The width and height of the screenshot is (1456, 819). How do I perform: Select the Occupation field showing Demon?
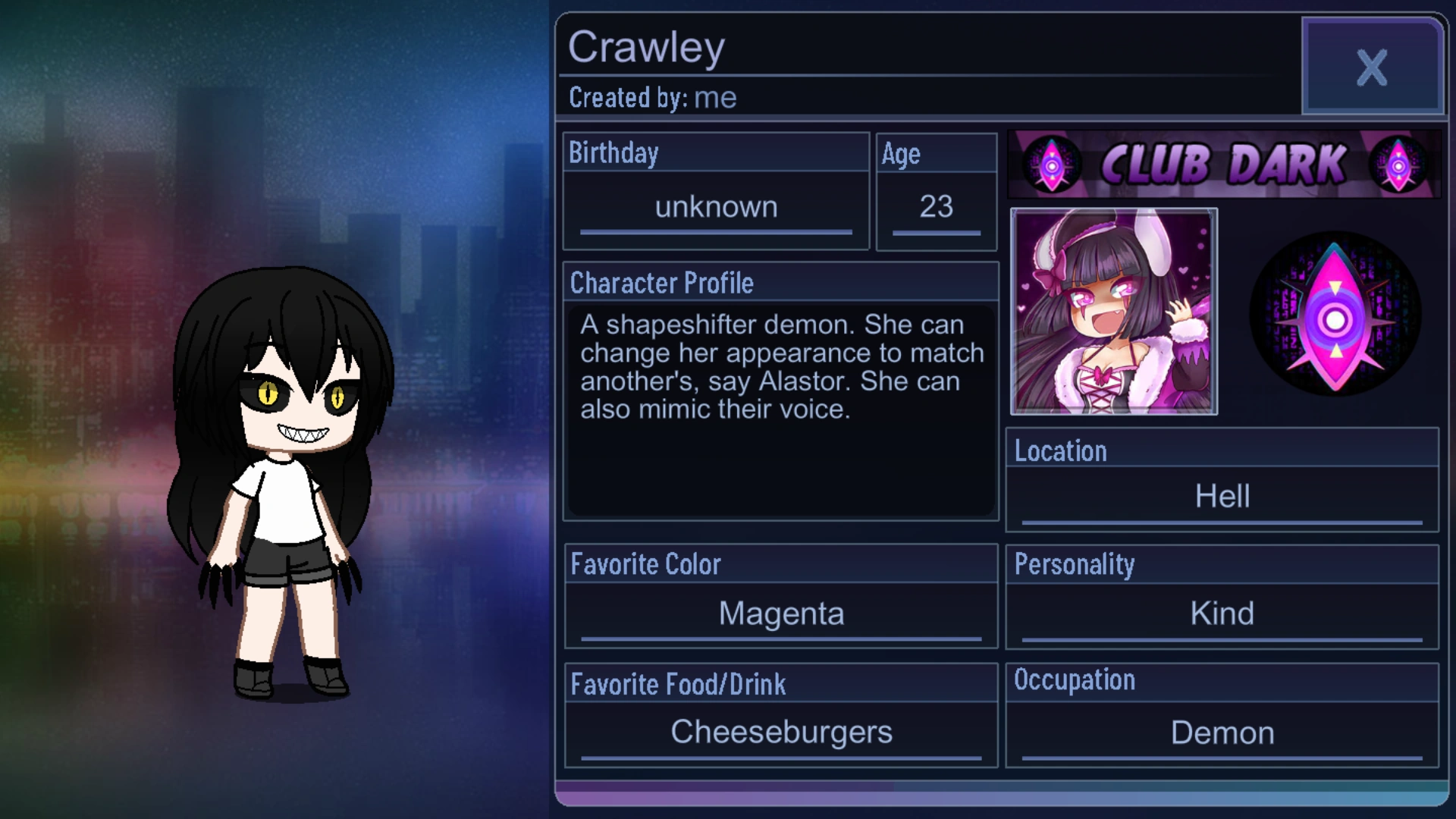click(x=1222, y=732)
